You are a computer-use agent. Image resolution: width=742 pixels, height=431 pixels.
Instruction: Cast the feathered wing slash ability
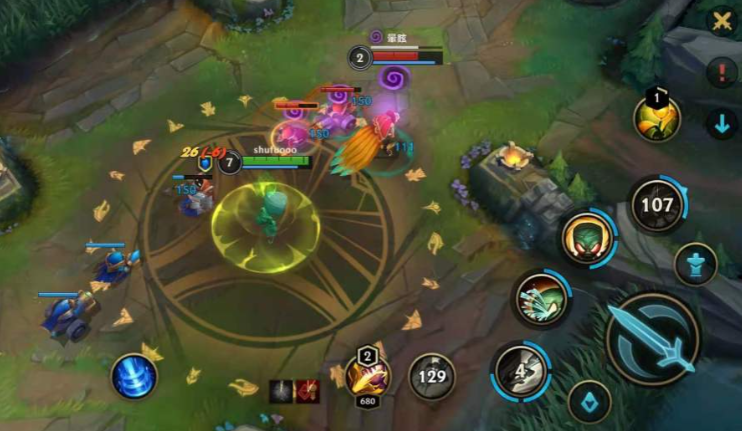pyautogui.click(x=541, y=299)
